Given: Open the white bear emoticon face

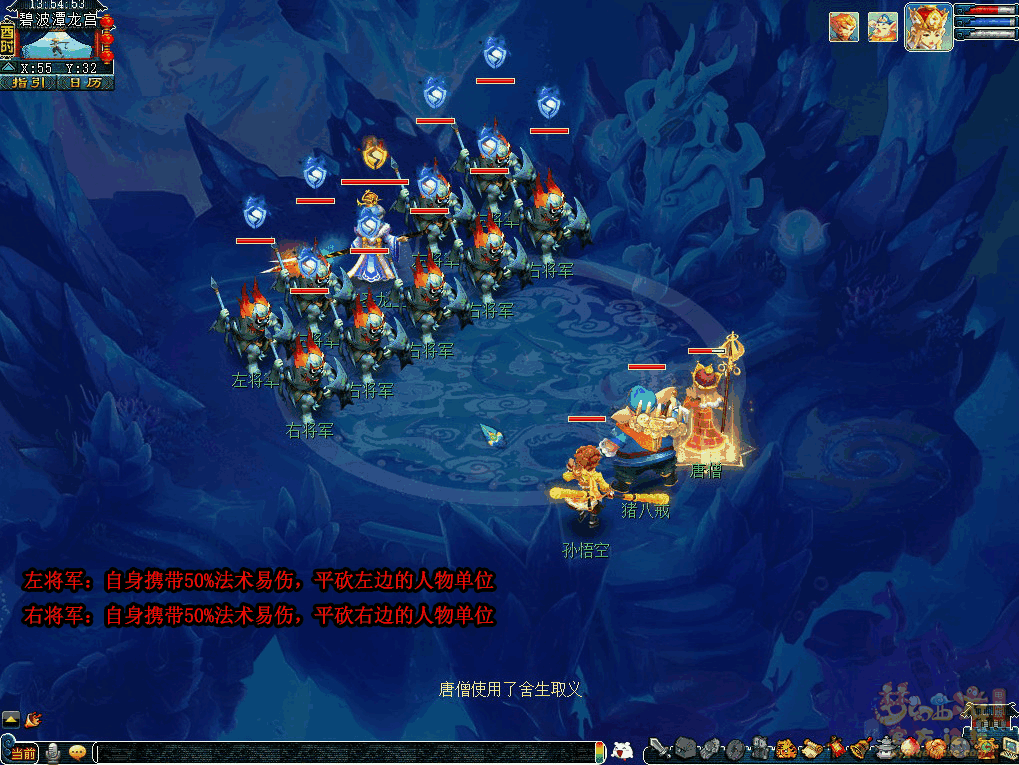Looking at the screenshot, I should pos(622,750).
